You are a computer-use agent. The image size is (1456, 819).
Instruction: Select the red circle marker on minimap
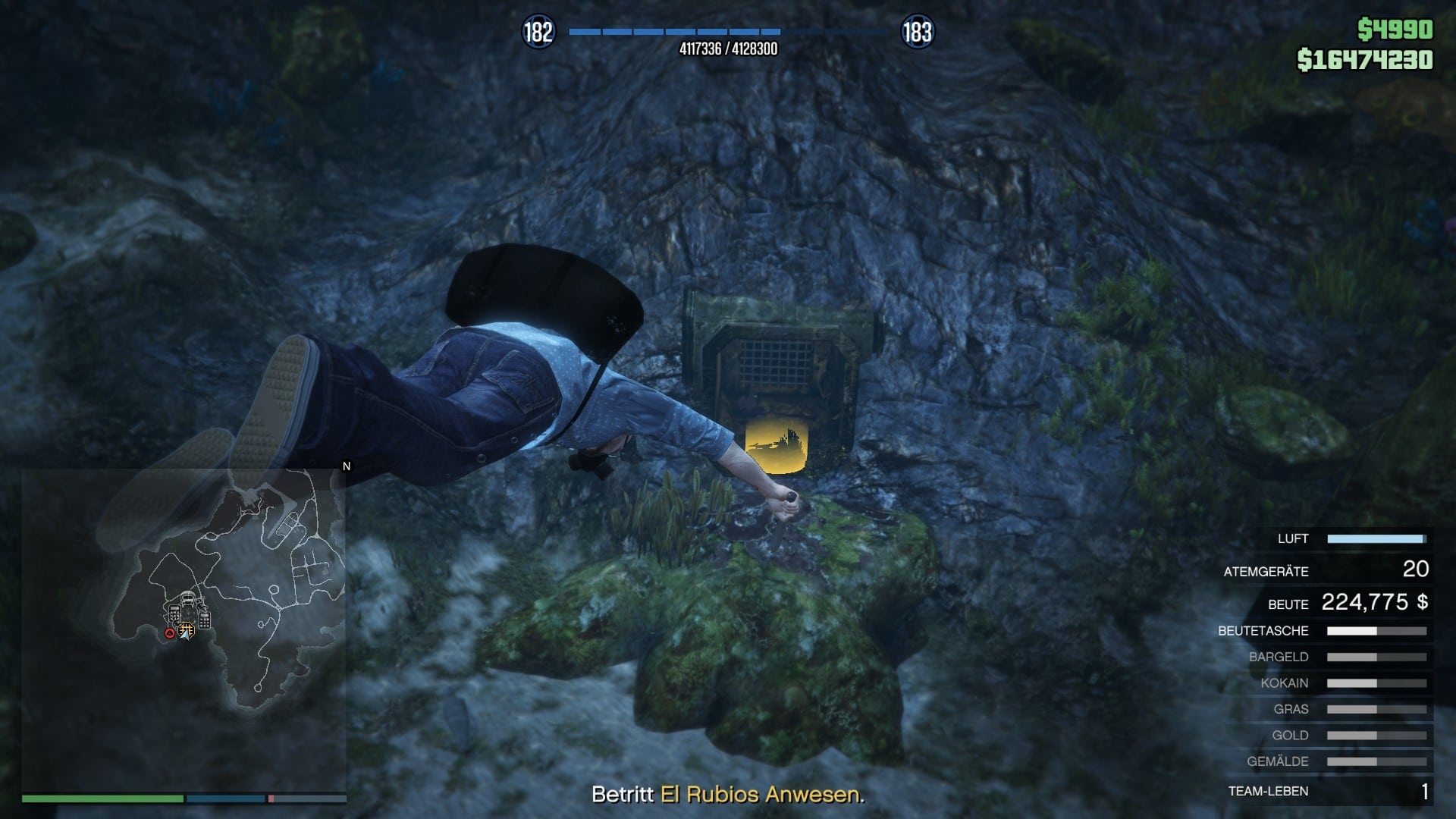[x=170, y=633]
